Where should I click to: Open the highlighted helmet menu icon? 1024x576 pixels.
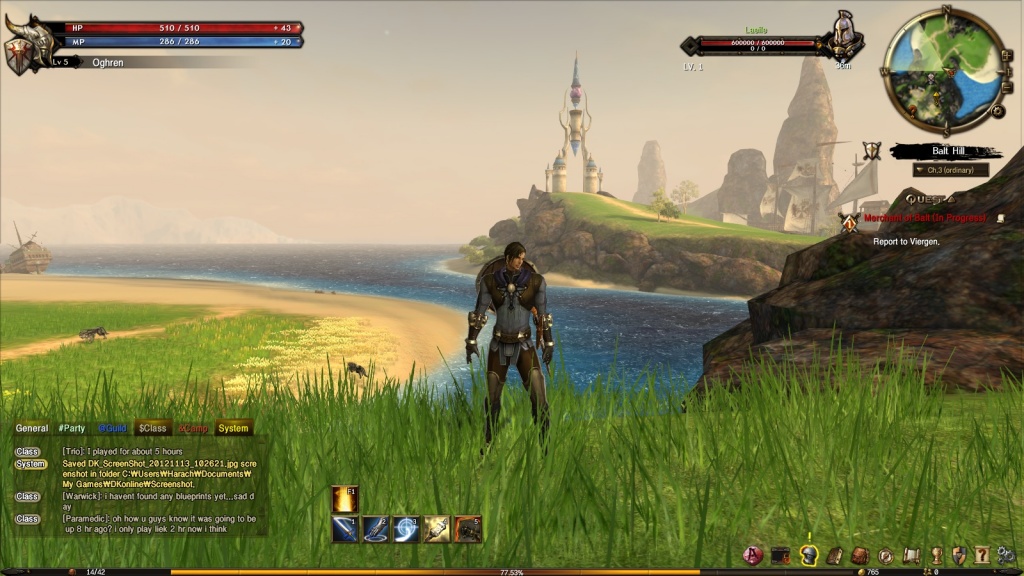click(809, 555)
